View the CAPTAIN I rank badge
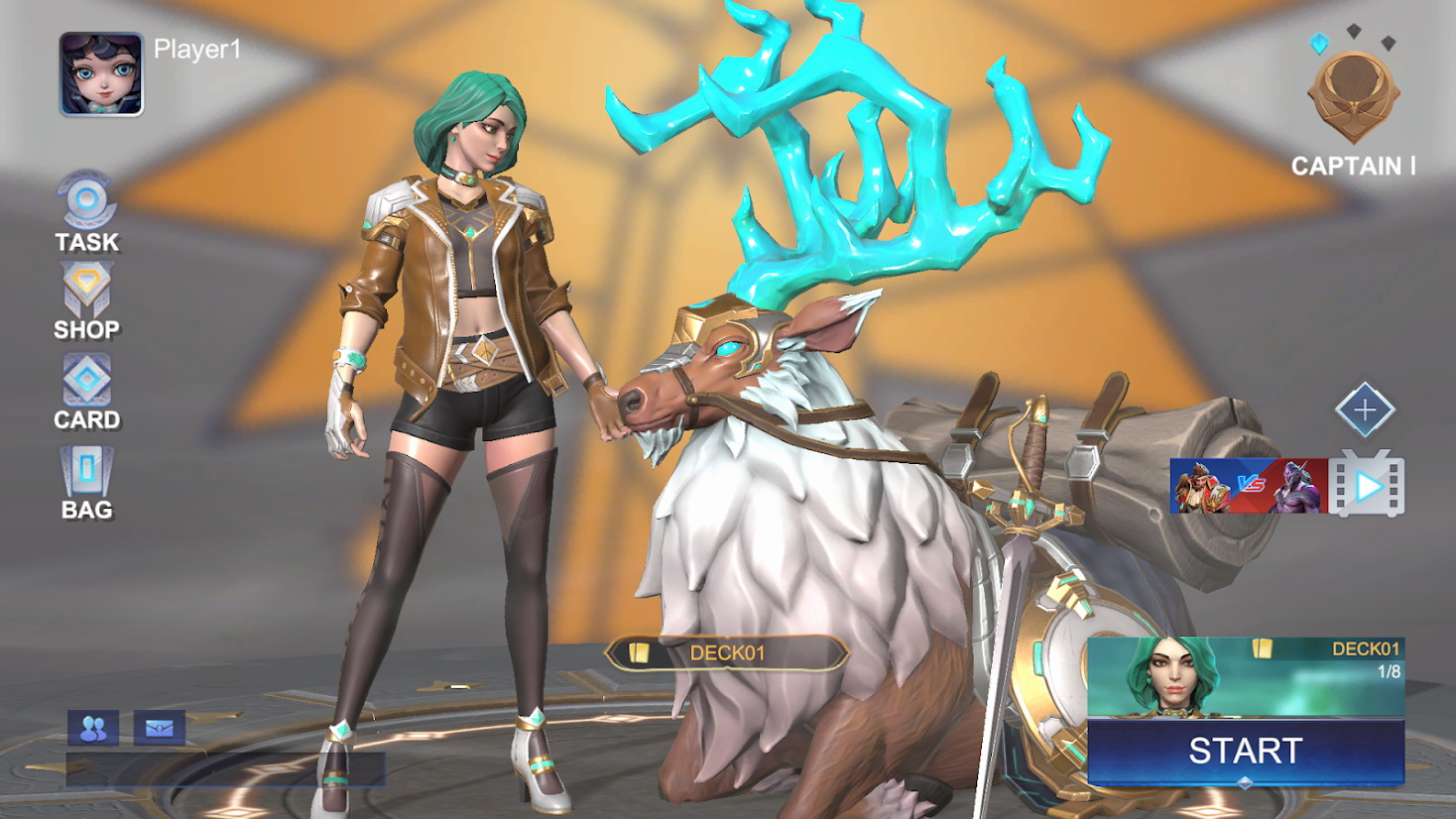Screen dimensions: 1456x819 (x=1353, y=99)
